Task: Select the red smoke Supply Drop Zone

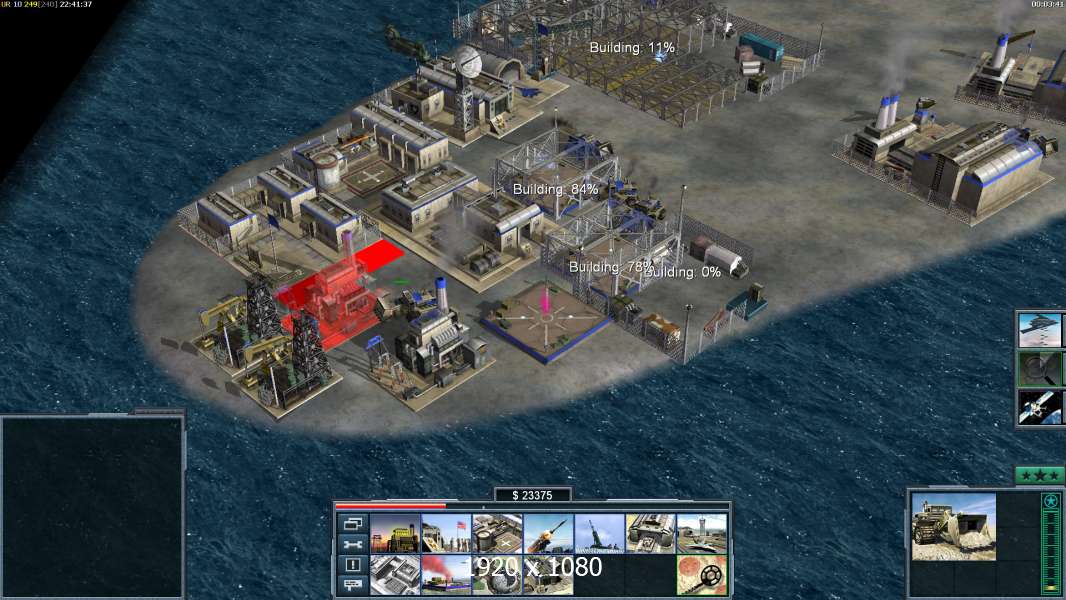Action: (x=446, y=575)
